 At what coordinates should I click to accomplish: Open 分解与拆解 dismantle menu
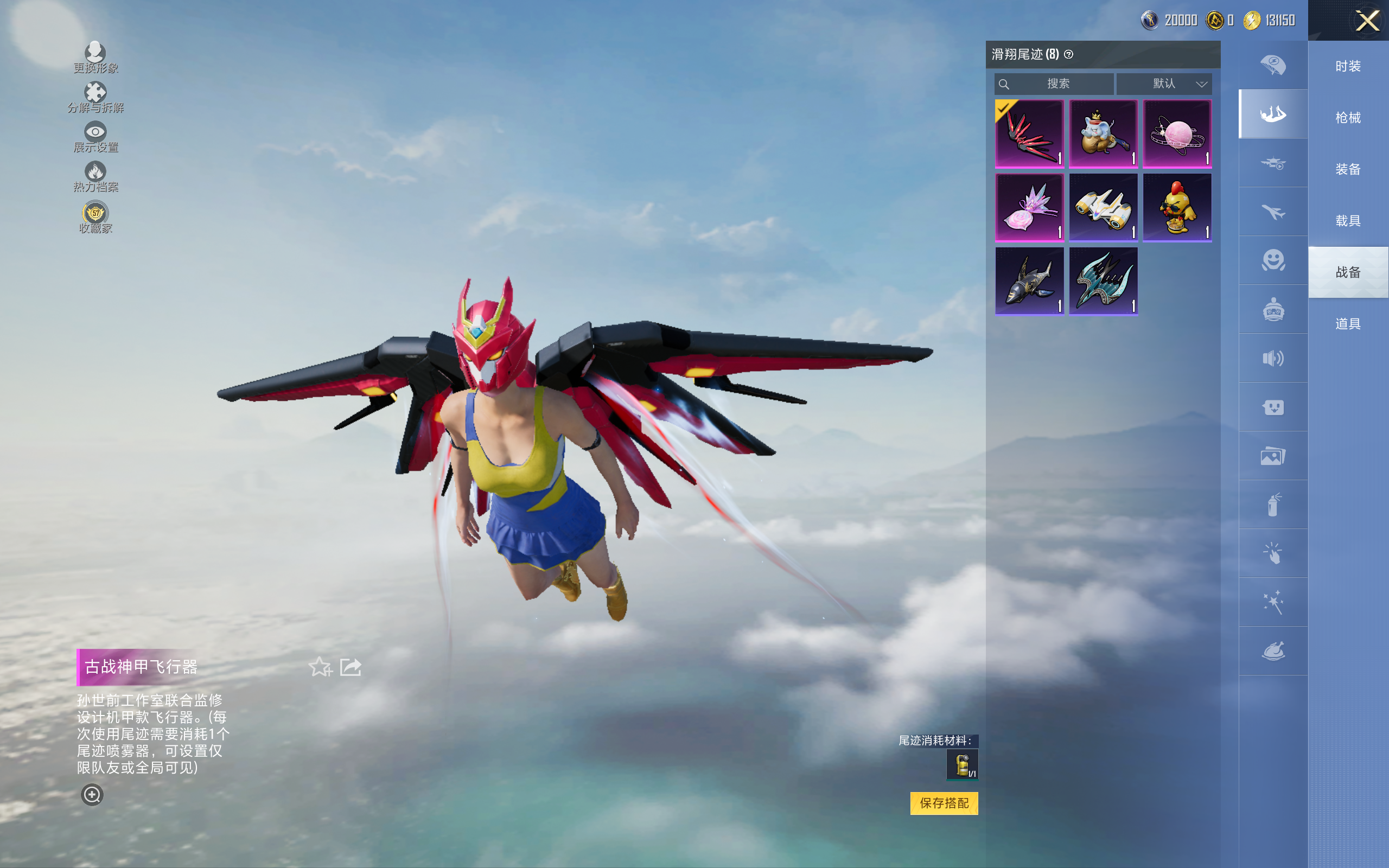coord(95,97)
